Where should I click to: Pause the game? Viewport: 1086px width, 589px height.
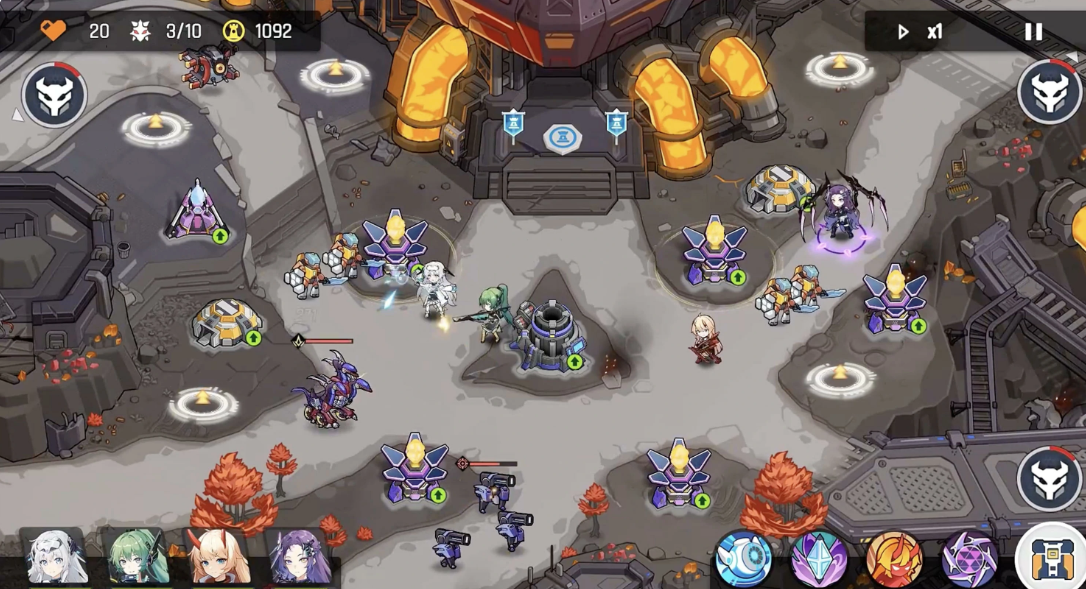(x=1033, y=31)
